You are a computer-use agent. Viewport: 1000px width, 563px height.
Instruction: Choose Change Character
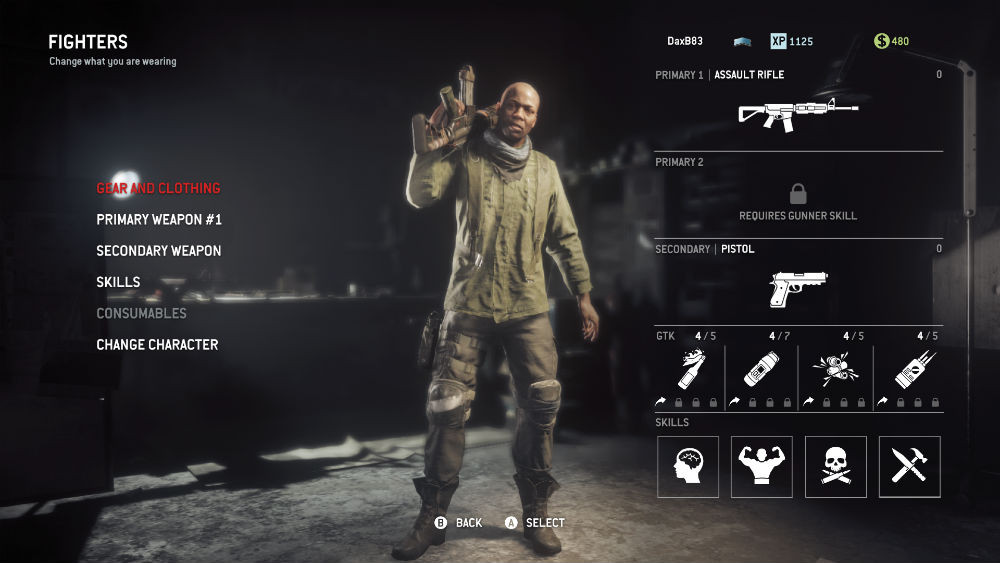click(157, 345)
